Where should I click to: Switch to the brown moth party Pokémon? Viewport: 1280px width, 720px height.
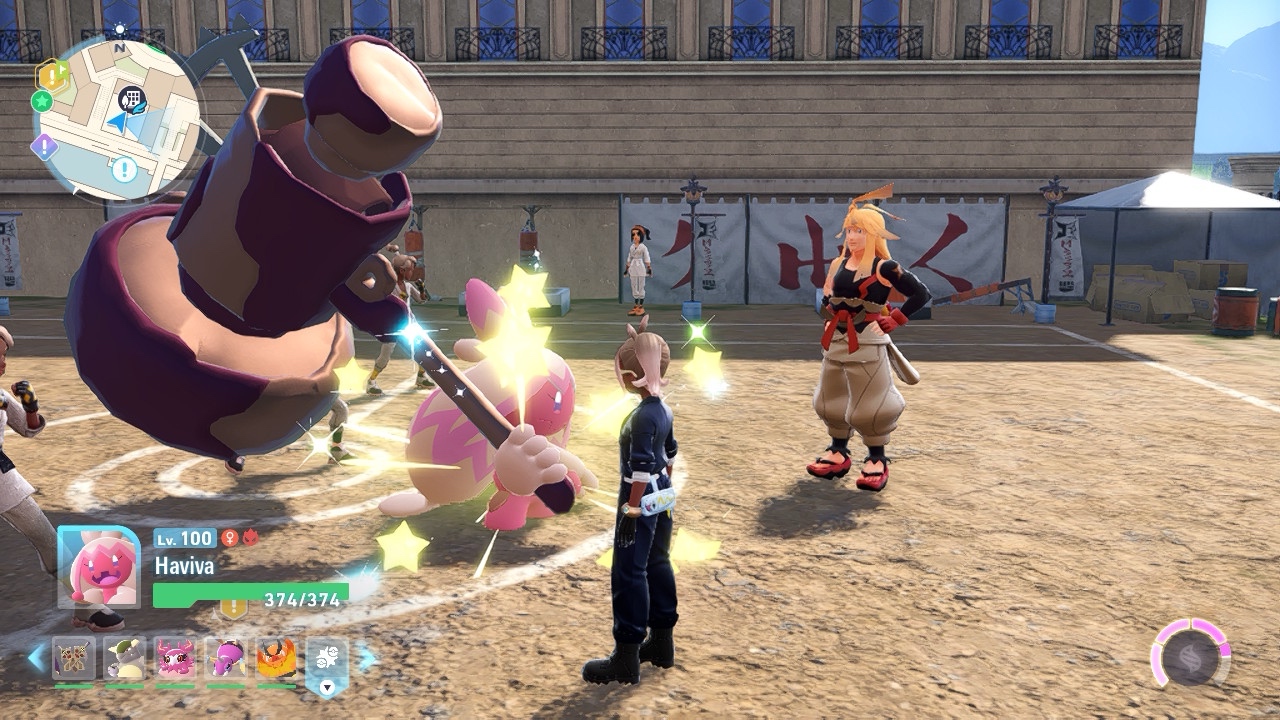coord(74,658)
